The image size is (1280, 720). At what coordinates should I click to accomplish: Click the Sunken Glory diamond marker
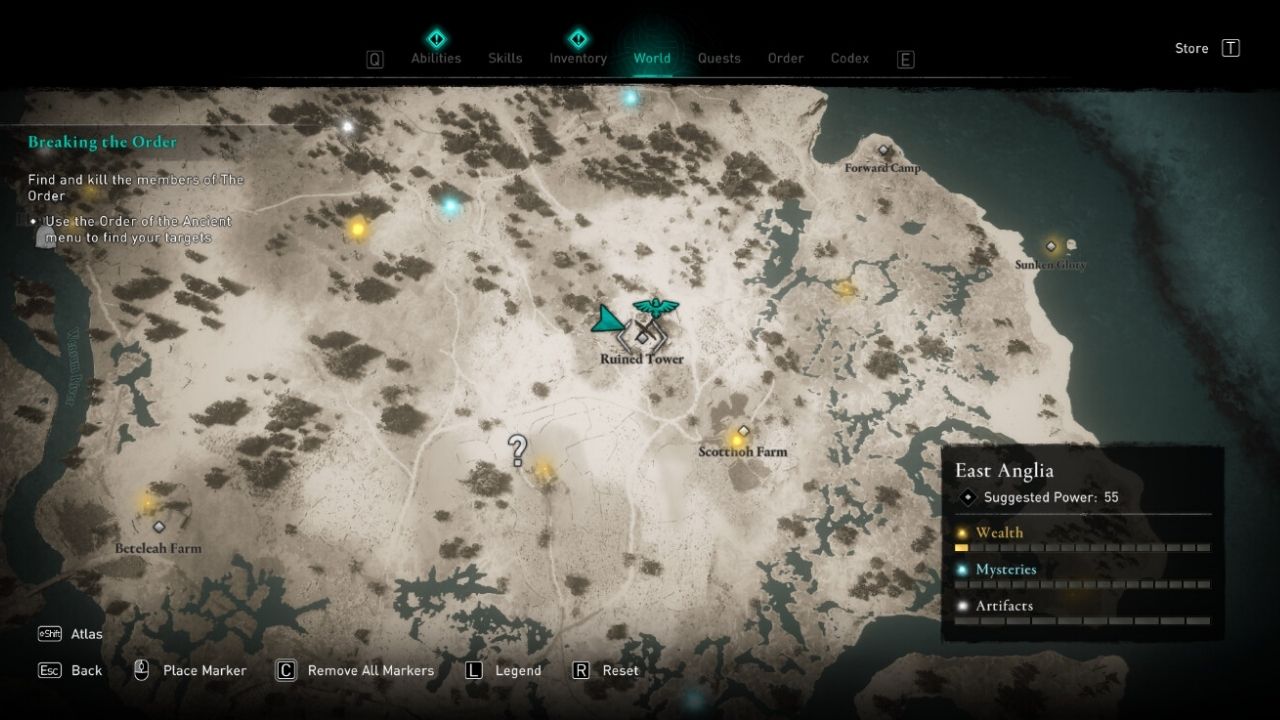[1051, 245]
